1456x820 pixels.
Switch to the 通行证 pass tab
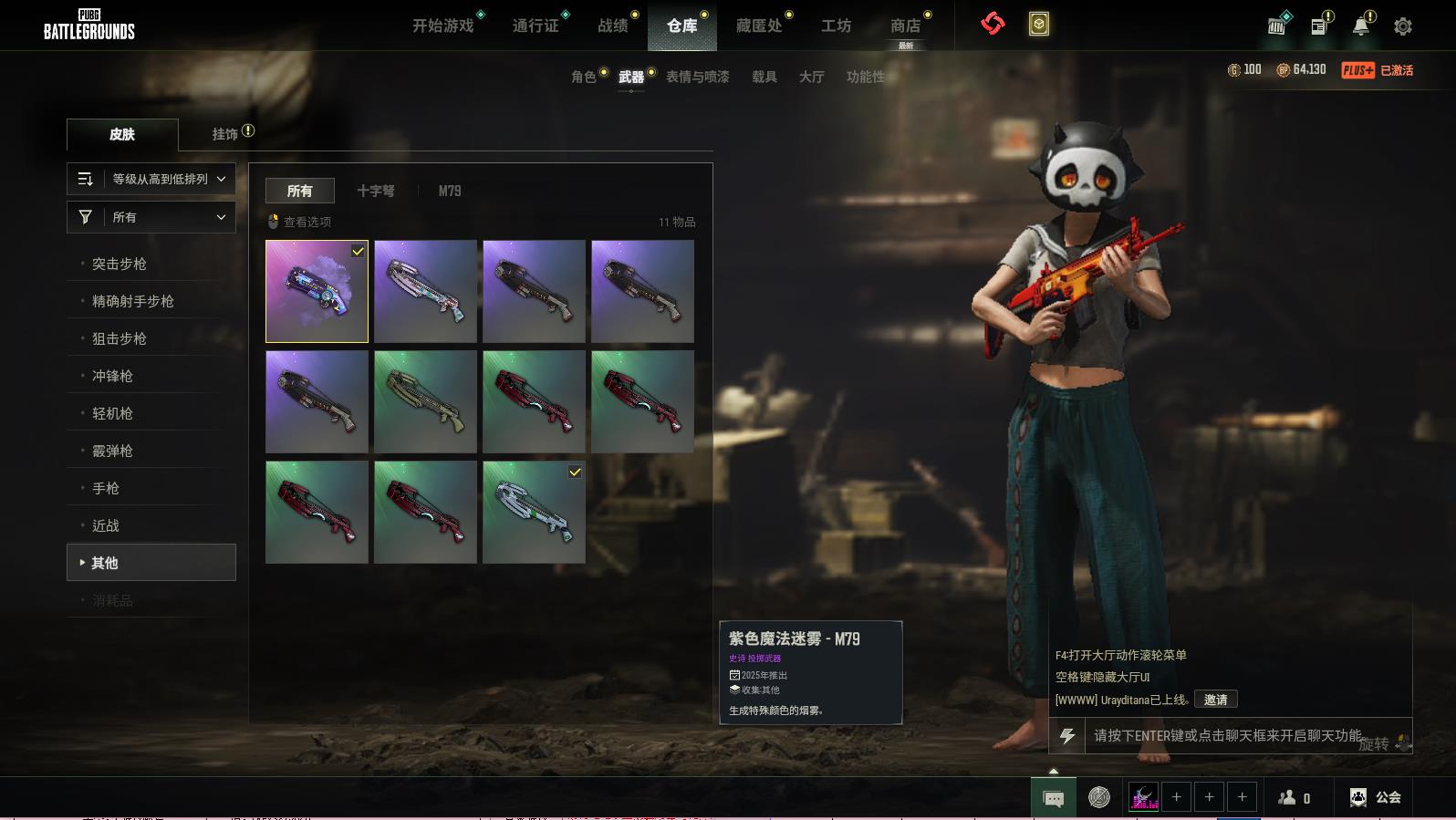(536, 26)
